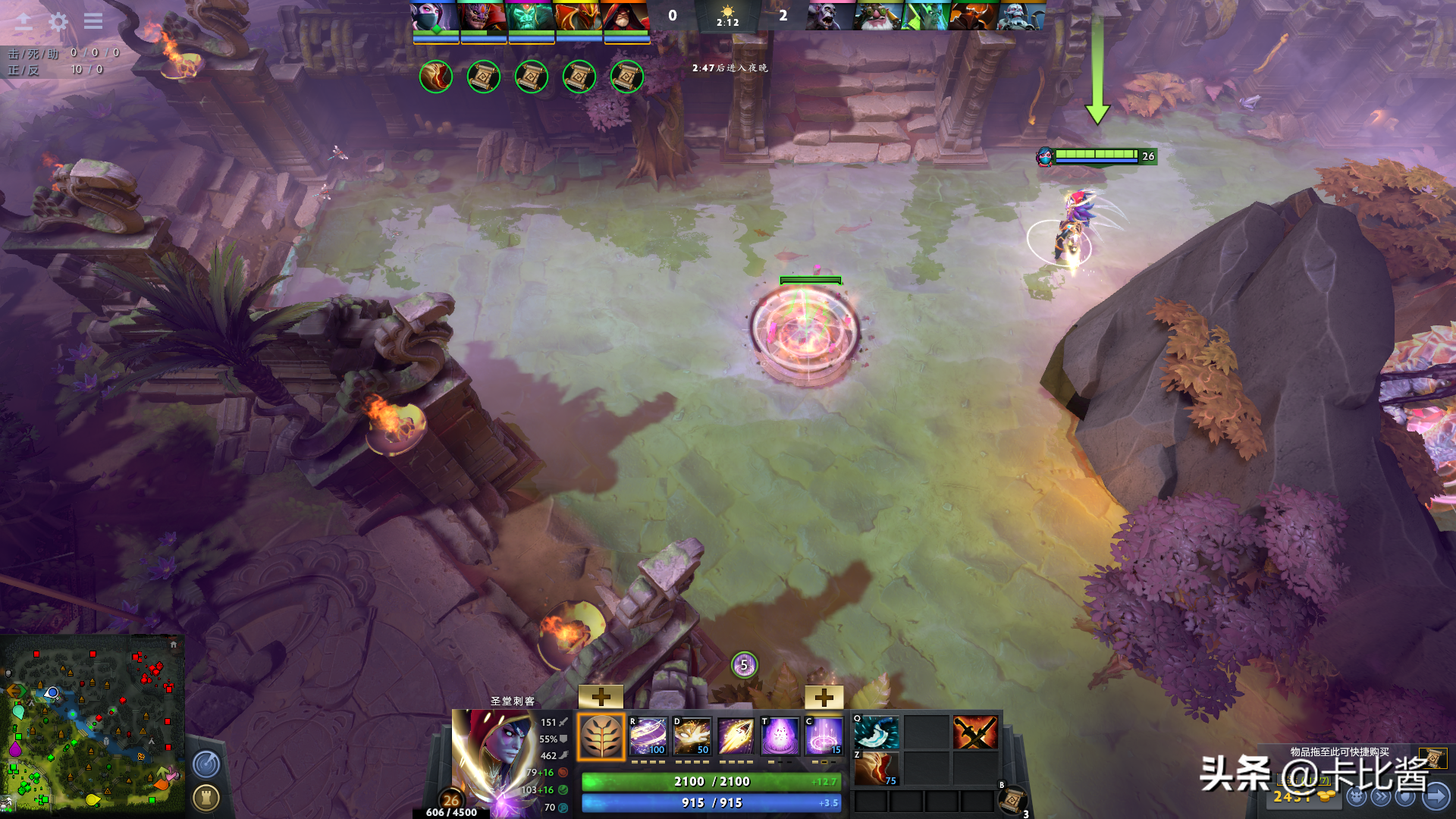Image resolution: width=1456 pixels, height=819 pixels.
Task: Activate the Trap ability with T hotkey label
Action: [x=780, y=736]
